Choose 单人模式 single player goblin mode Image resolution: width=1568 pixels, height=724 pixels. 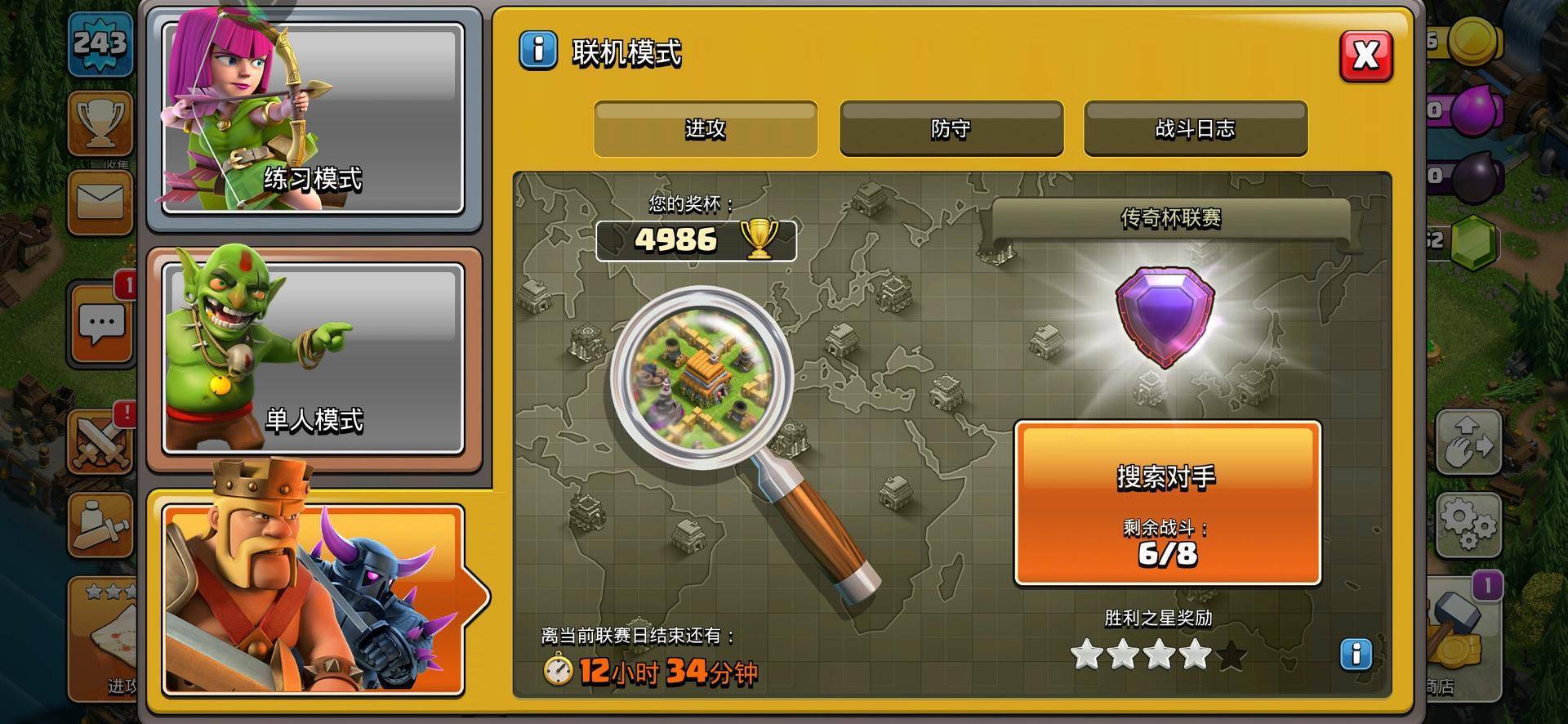[x=313, y=358]
